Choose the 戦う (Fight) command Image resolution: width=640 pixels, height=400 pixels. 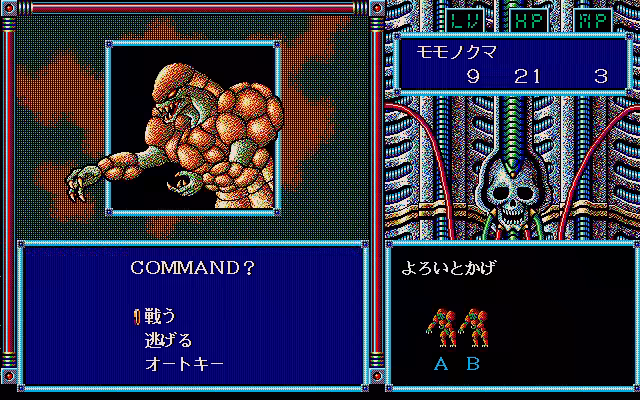tap(160, 315)
